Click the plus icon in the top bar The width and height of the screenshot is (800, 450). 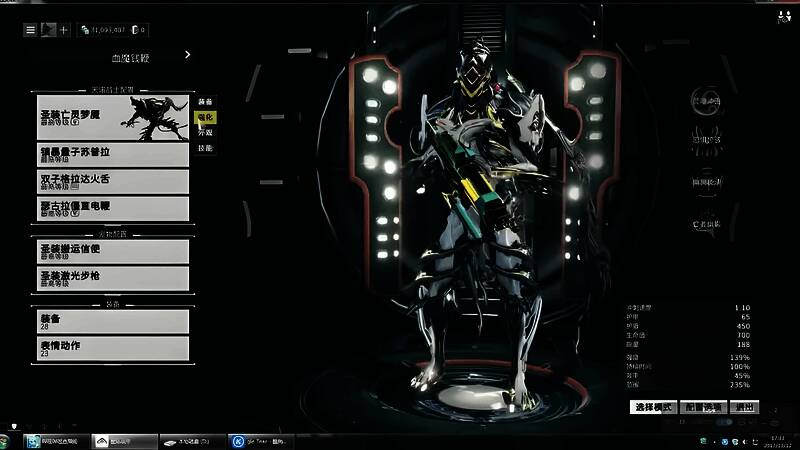point(65,30)
